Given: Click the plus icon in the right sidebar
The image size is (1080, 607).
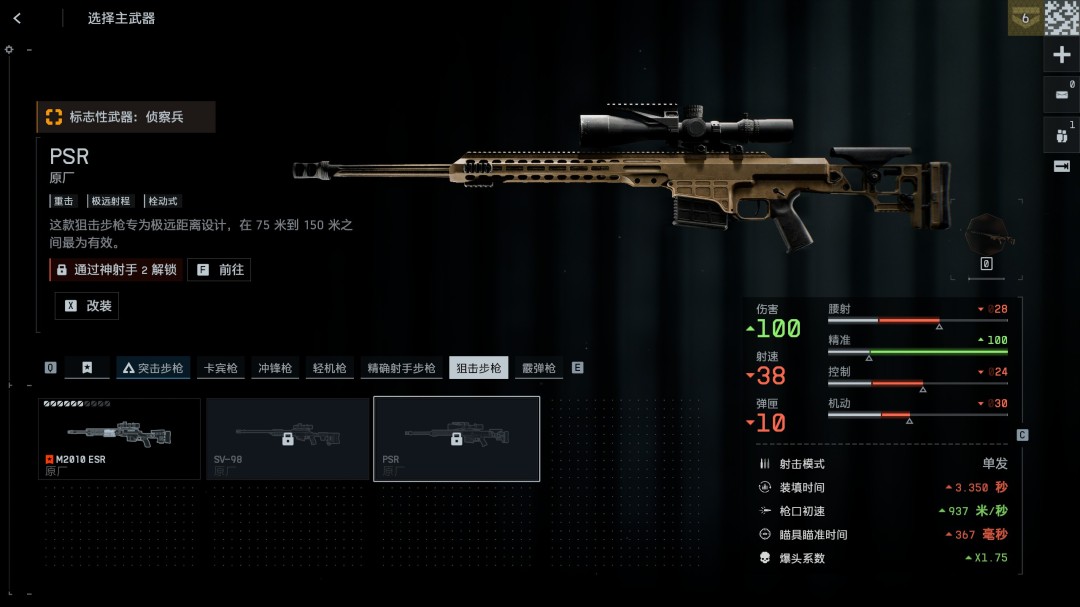Looking at the screenshot, I should (1062, 55).
